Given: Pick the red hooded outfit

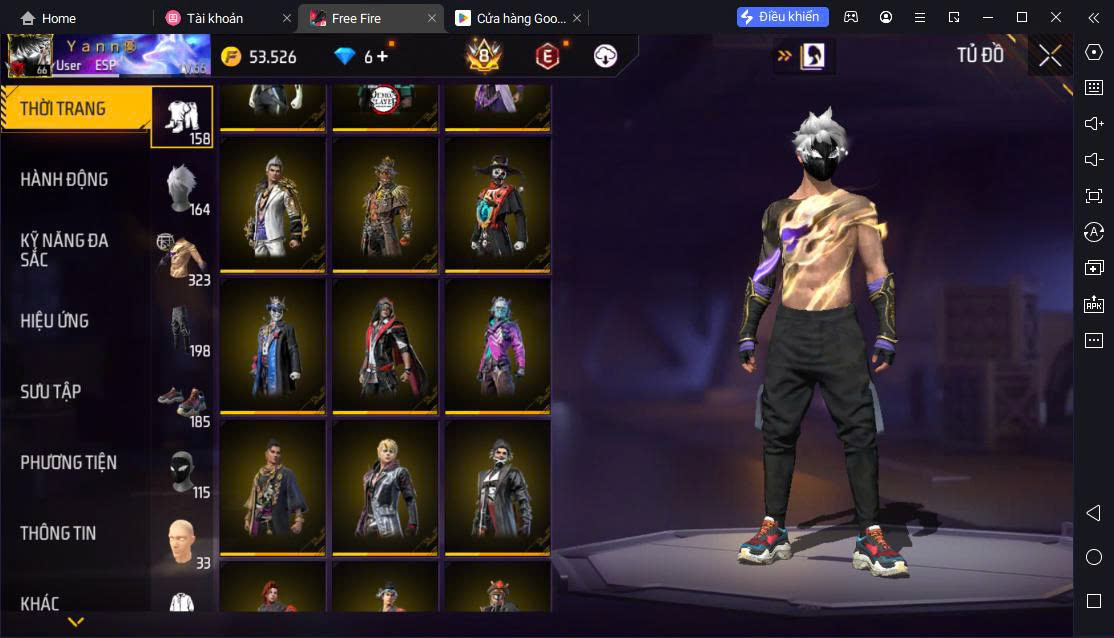Looking at the screenshot, I should tap(385, 345).
